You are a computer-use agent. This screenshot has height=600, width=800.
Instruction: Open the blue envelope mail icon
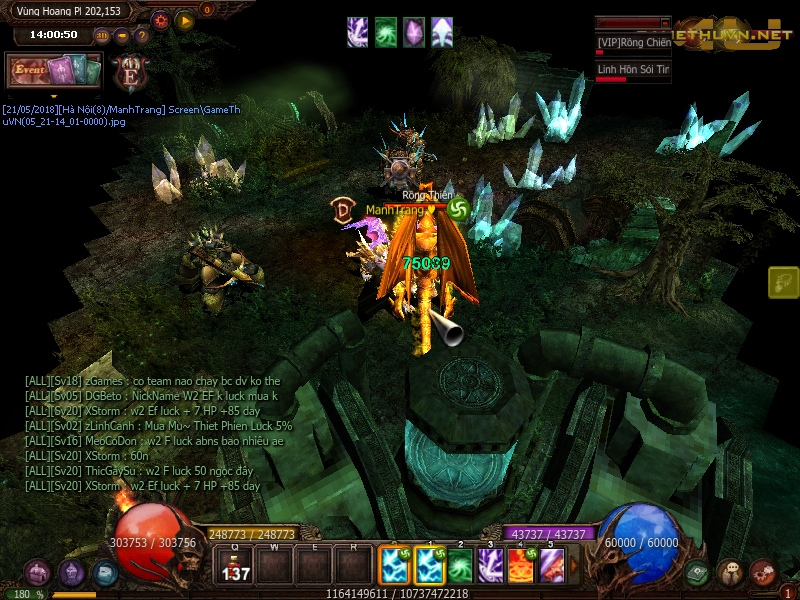(105, 572)
